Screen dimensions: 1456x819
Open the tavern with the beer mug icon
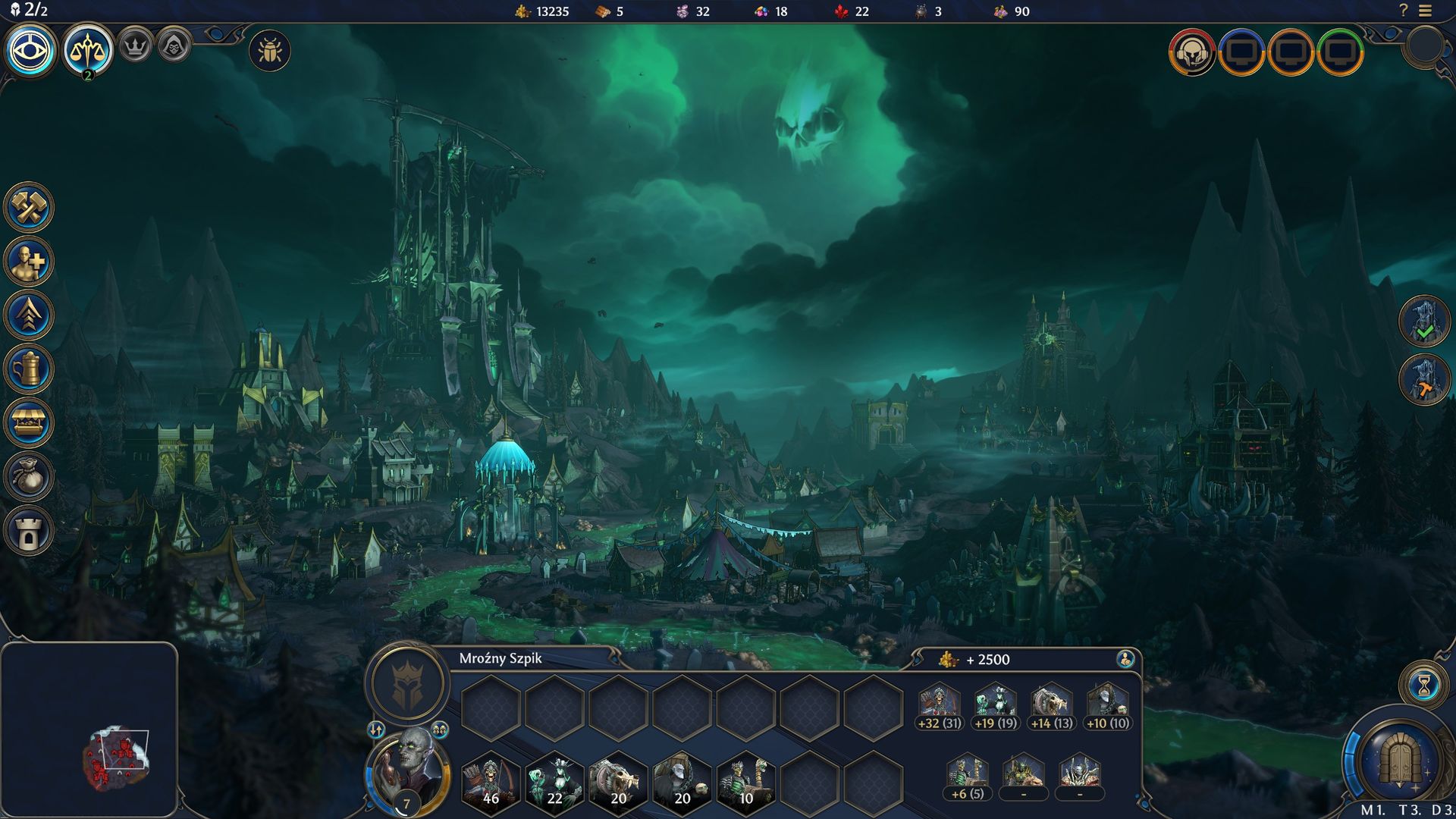point(29,369)
